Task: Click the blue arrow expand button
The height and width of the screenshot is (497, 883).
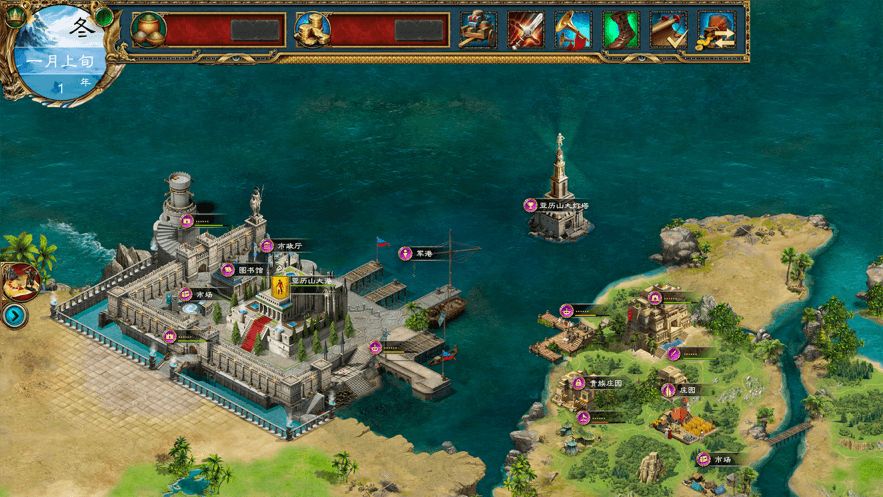Action: 14,317
